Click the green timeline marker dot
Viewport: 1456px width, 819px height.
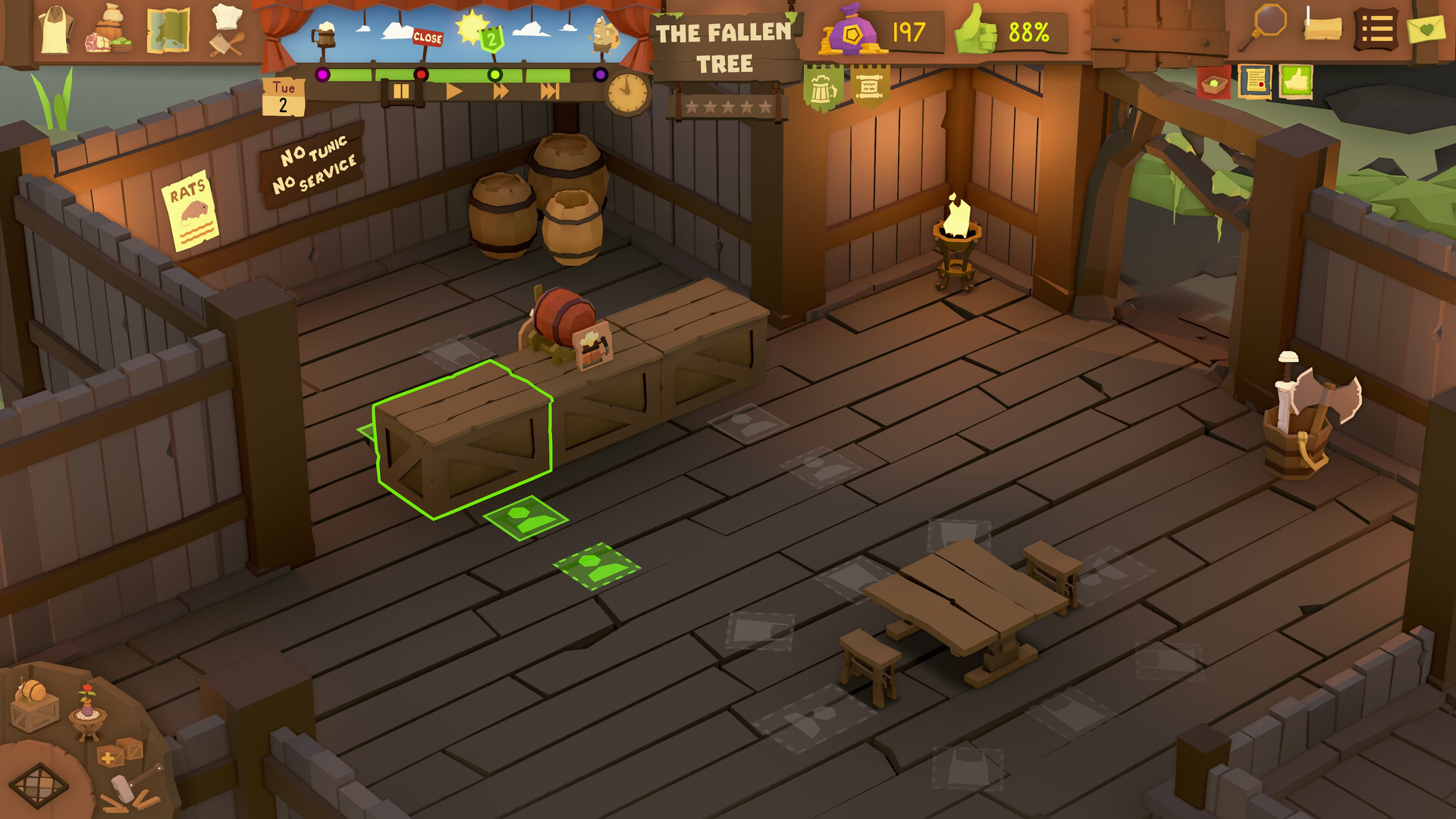(x=495, y=75)
